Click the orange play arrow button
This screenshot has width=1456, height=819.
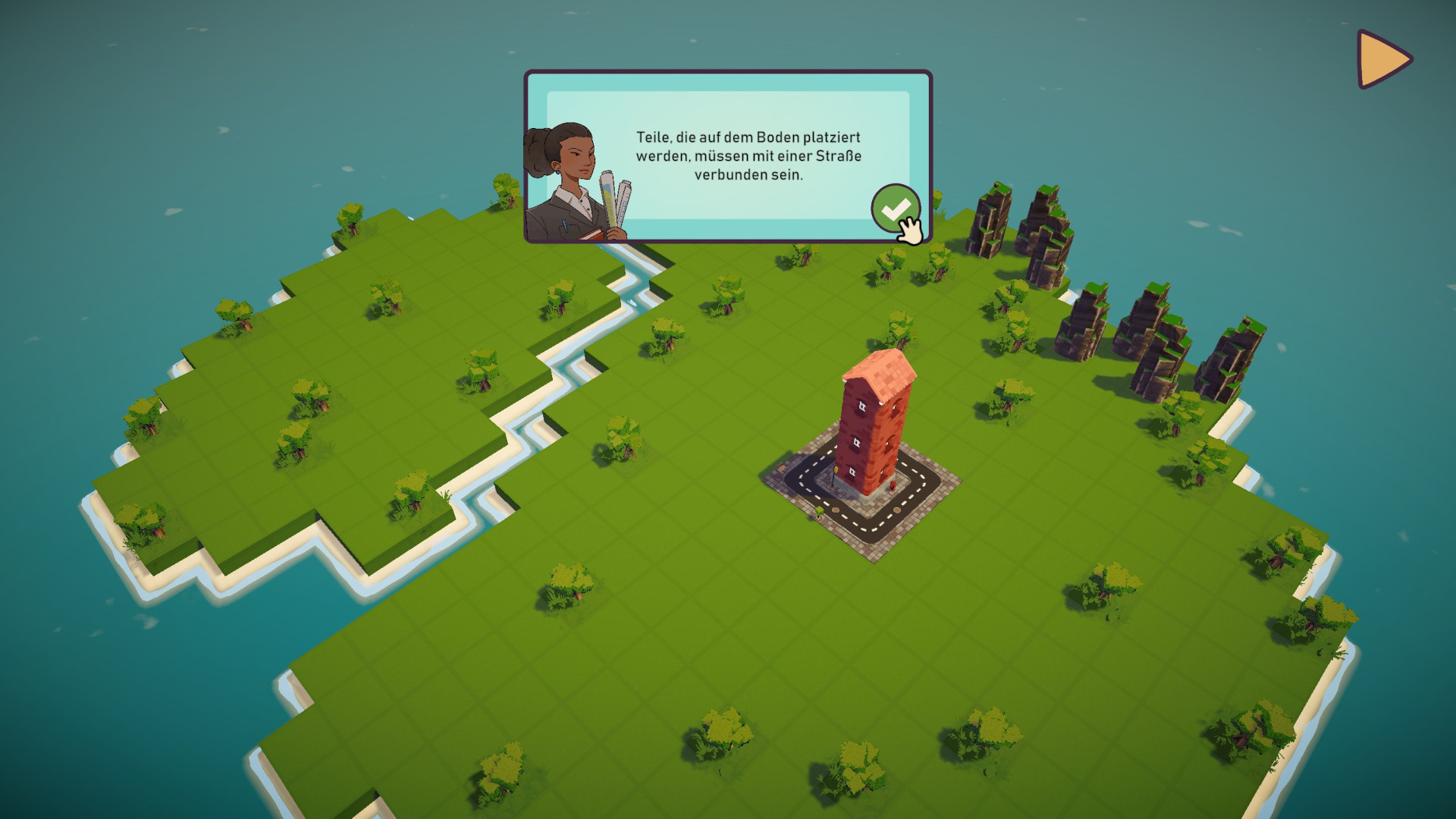1381,59
